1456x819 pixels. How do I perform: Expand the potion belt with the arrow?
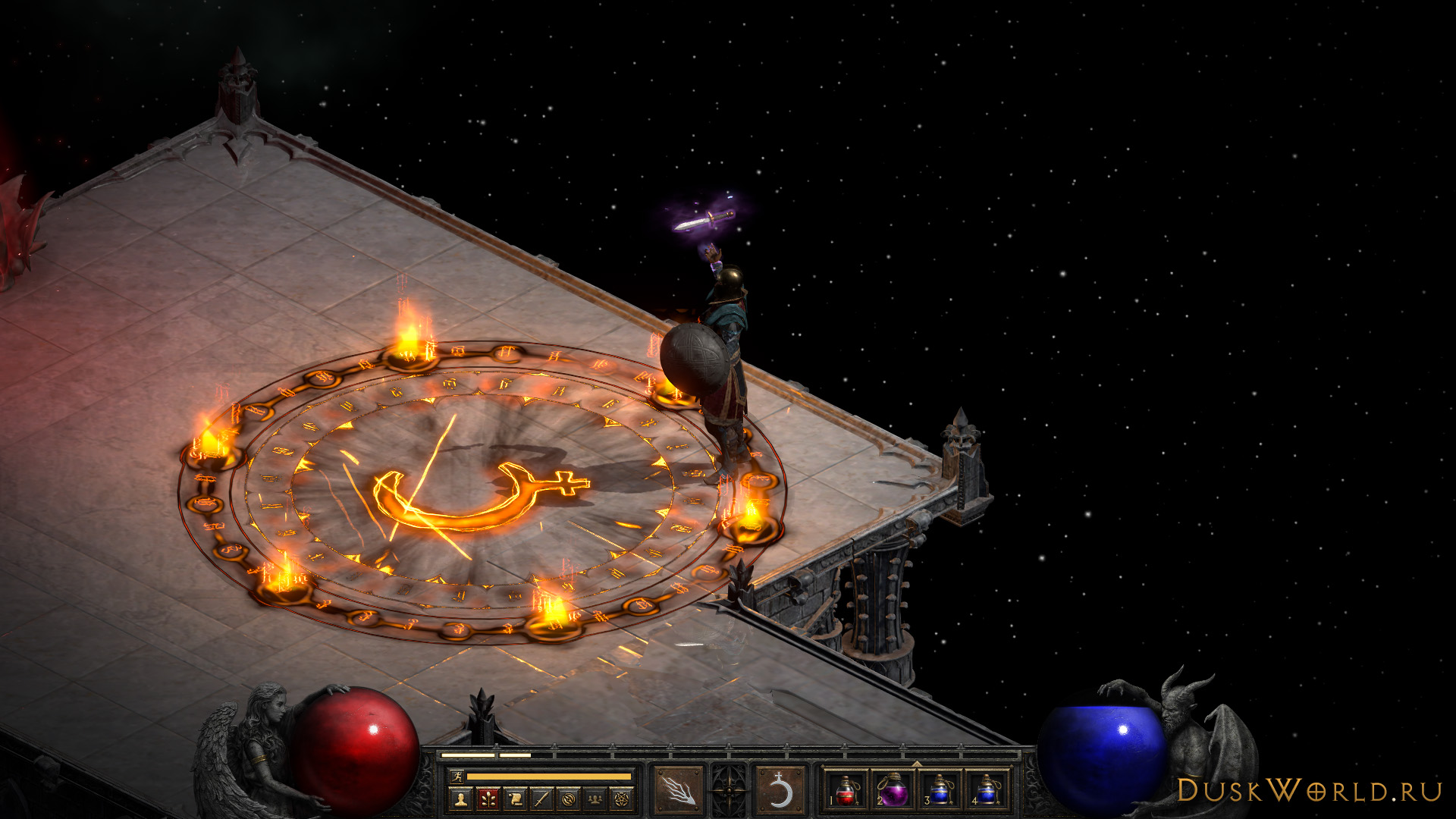tap(917, 764)
